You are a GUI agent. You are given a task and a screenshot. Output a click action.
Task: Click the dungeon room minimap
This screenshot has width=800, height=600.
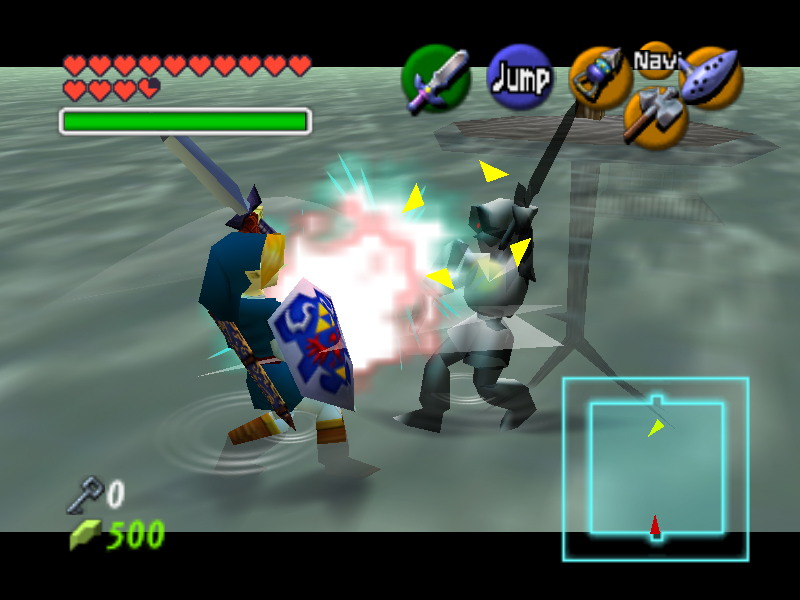(656, 468)
